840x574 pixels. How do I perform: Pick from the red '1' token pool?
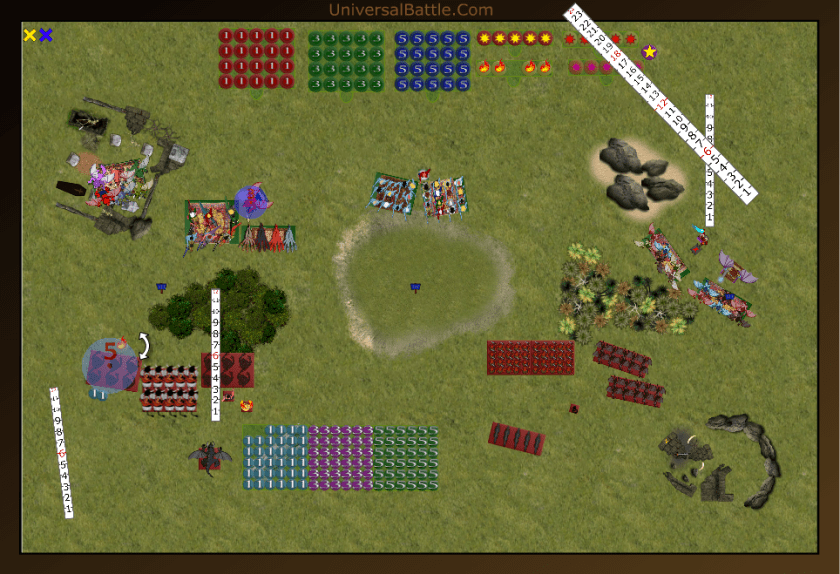[256, 59]
